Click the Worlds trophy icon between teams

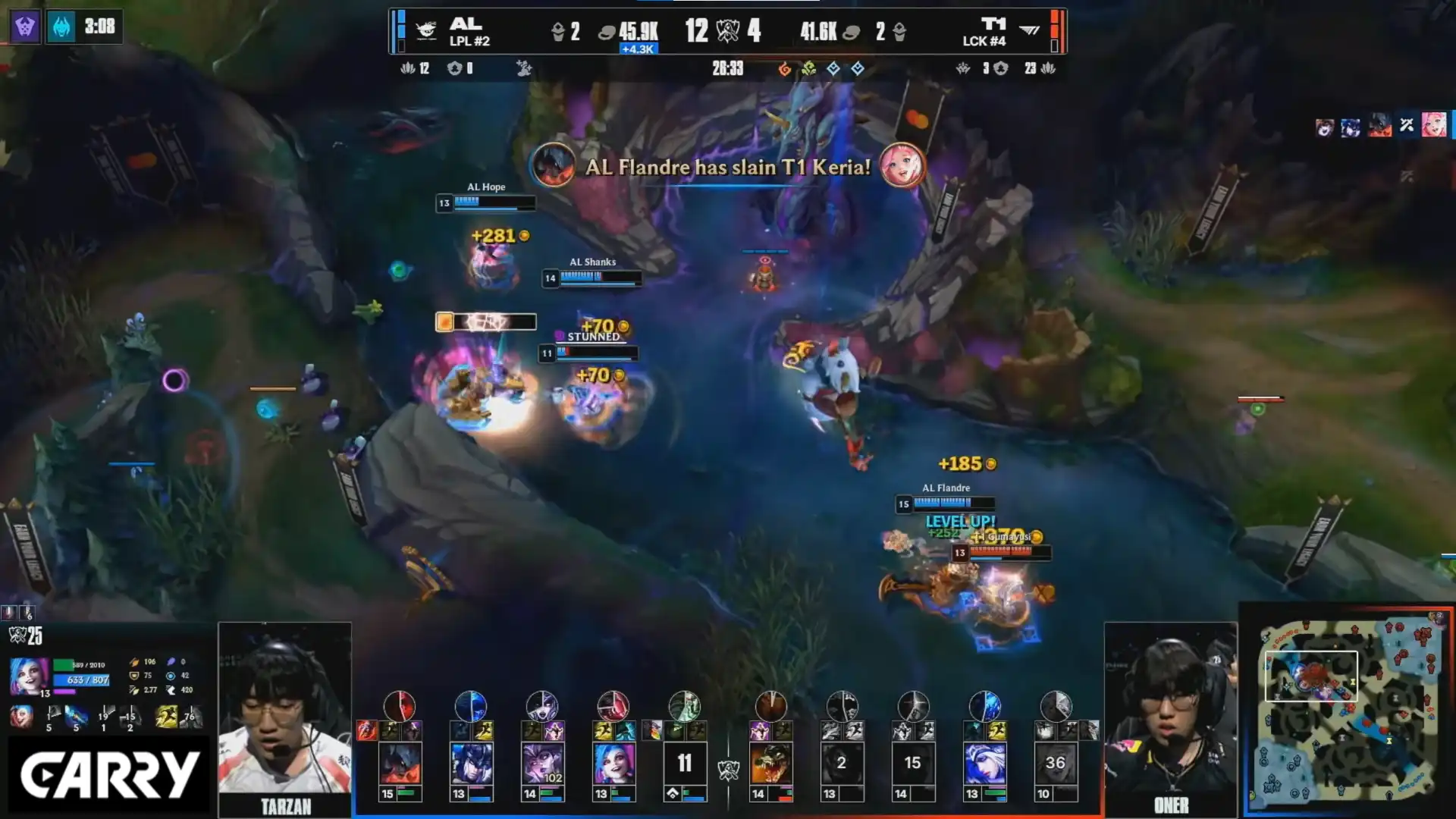point(728,31)
